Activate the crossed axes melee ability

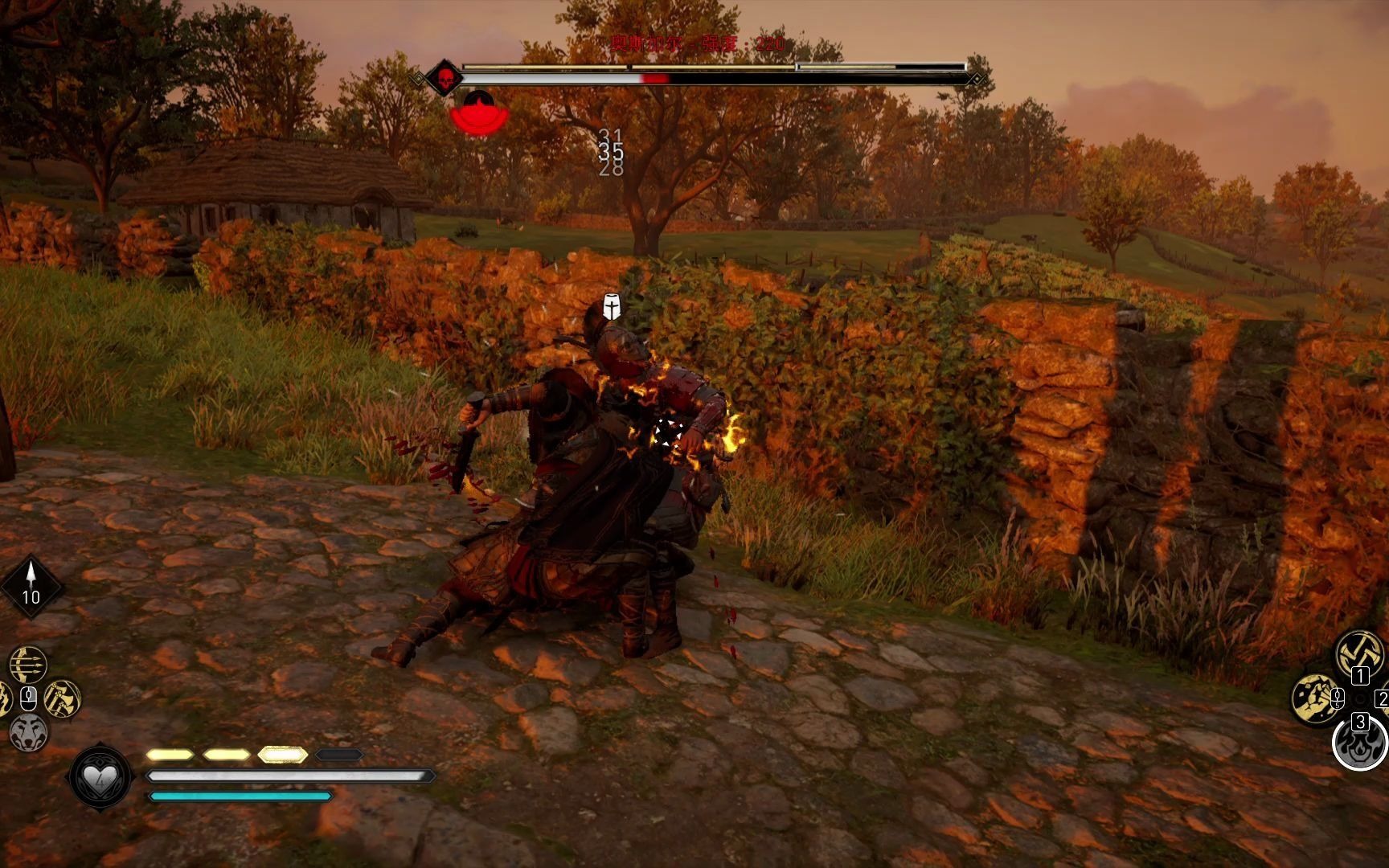click(x=1359, y=653)
